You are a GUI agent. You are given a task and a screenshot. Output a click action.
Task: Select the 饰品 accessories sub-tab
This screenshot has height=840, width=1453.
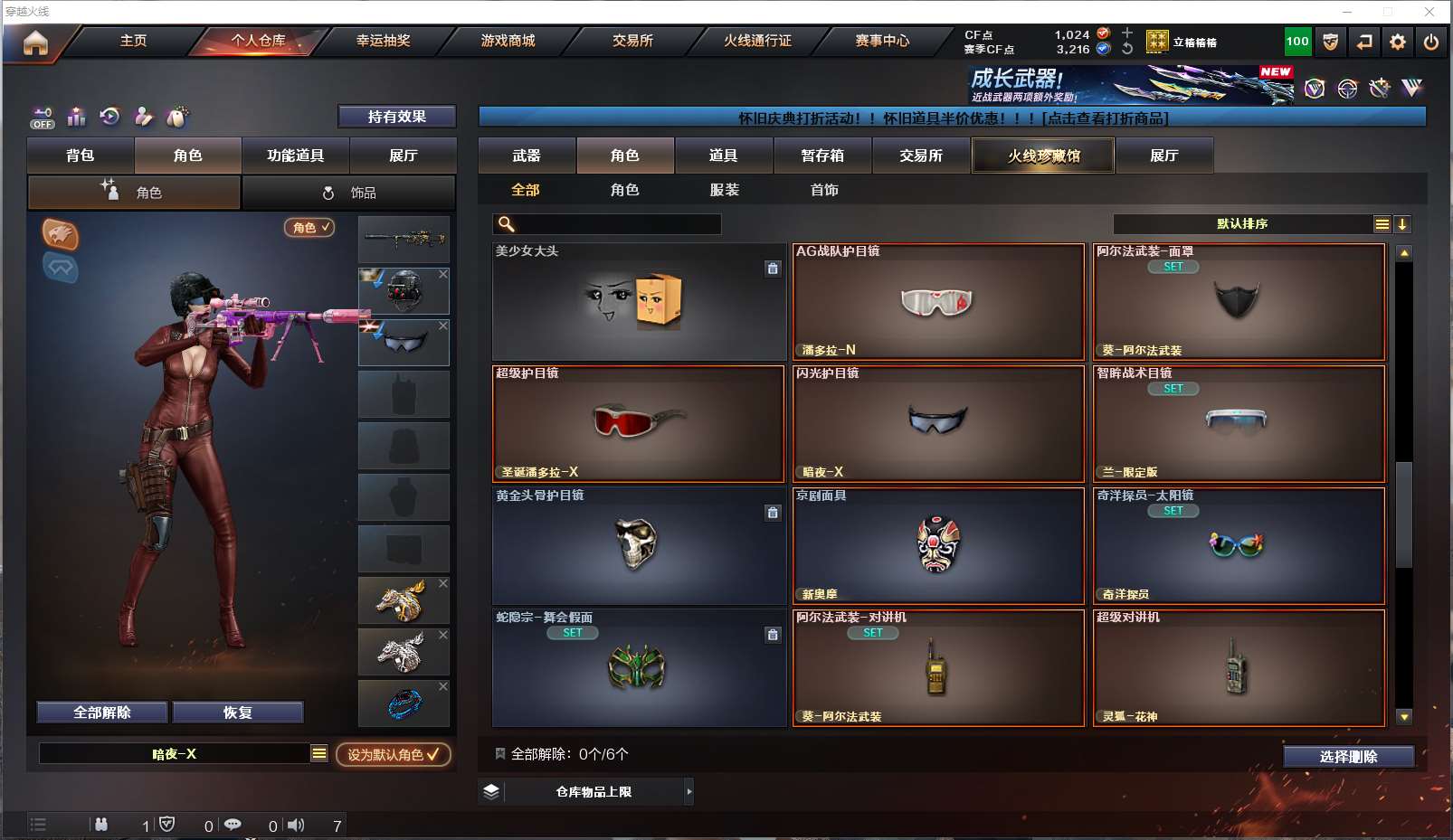click(x=349, y=193)
